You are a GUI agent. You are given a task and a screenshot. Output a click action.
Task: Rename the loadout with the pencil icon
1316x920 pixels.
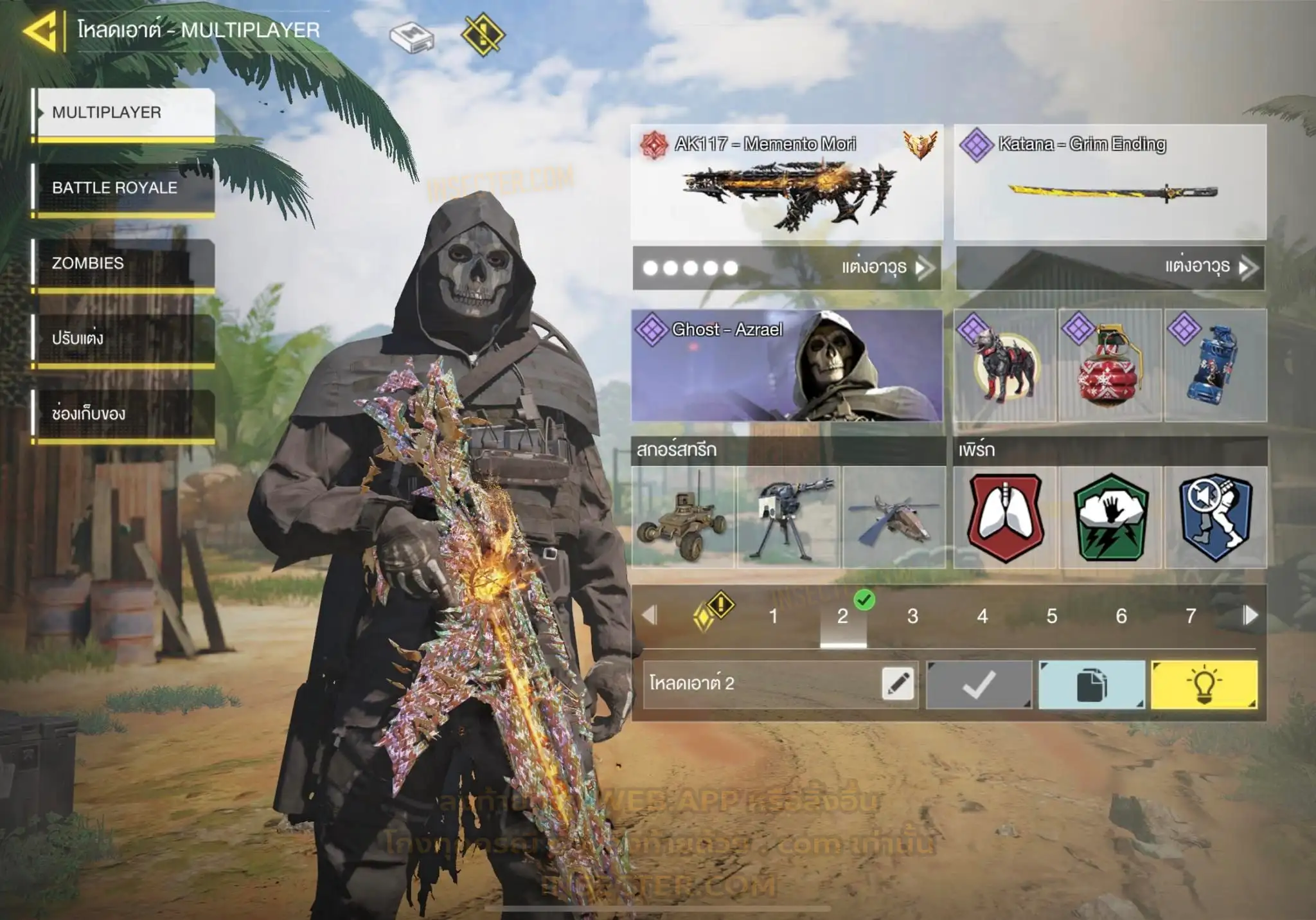898,683
